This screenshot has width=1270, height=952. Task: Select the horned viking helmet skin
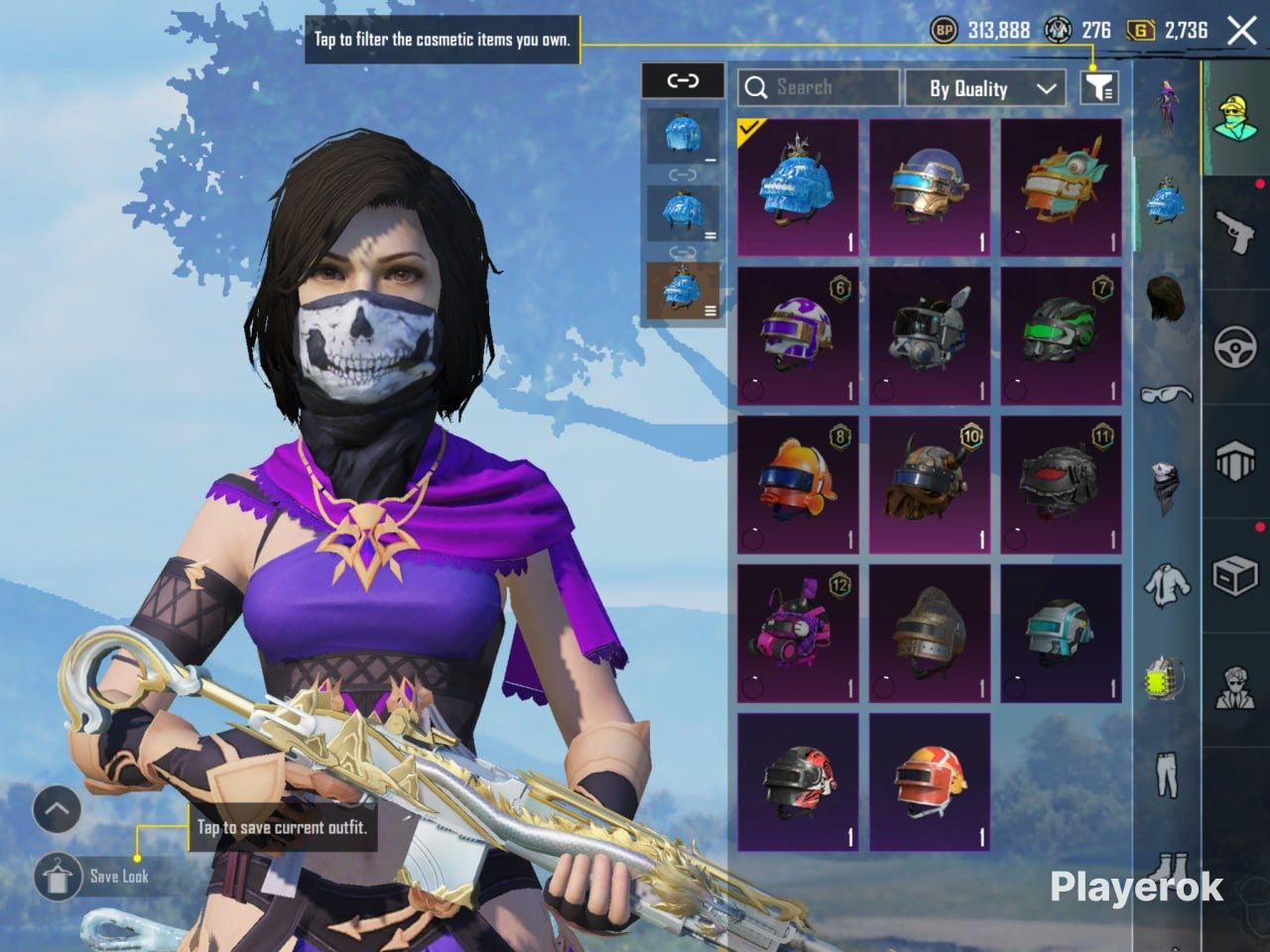pos(930,484)
